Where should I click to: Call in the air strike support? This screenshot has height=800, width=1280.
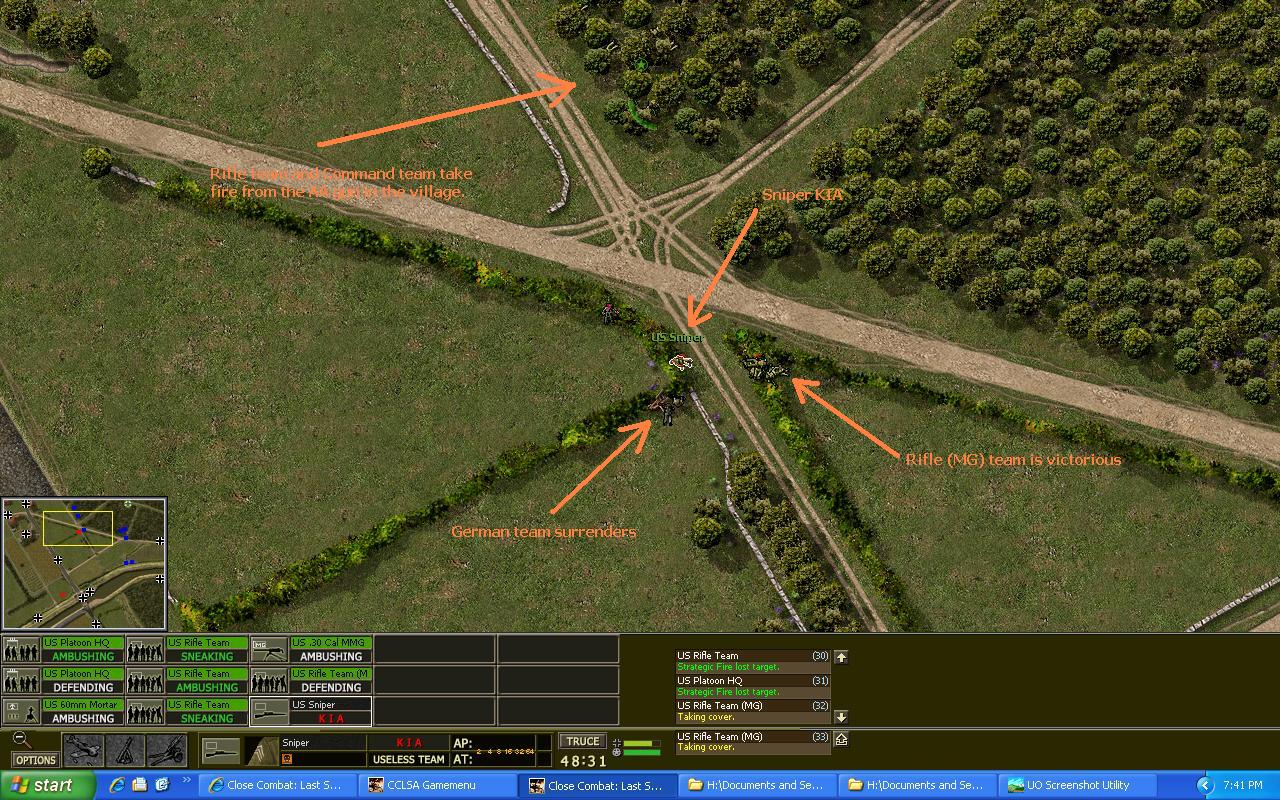[x=83, y=750]
